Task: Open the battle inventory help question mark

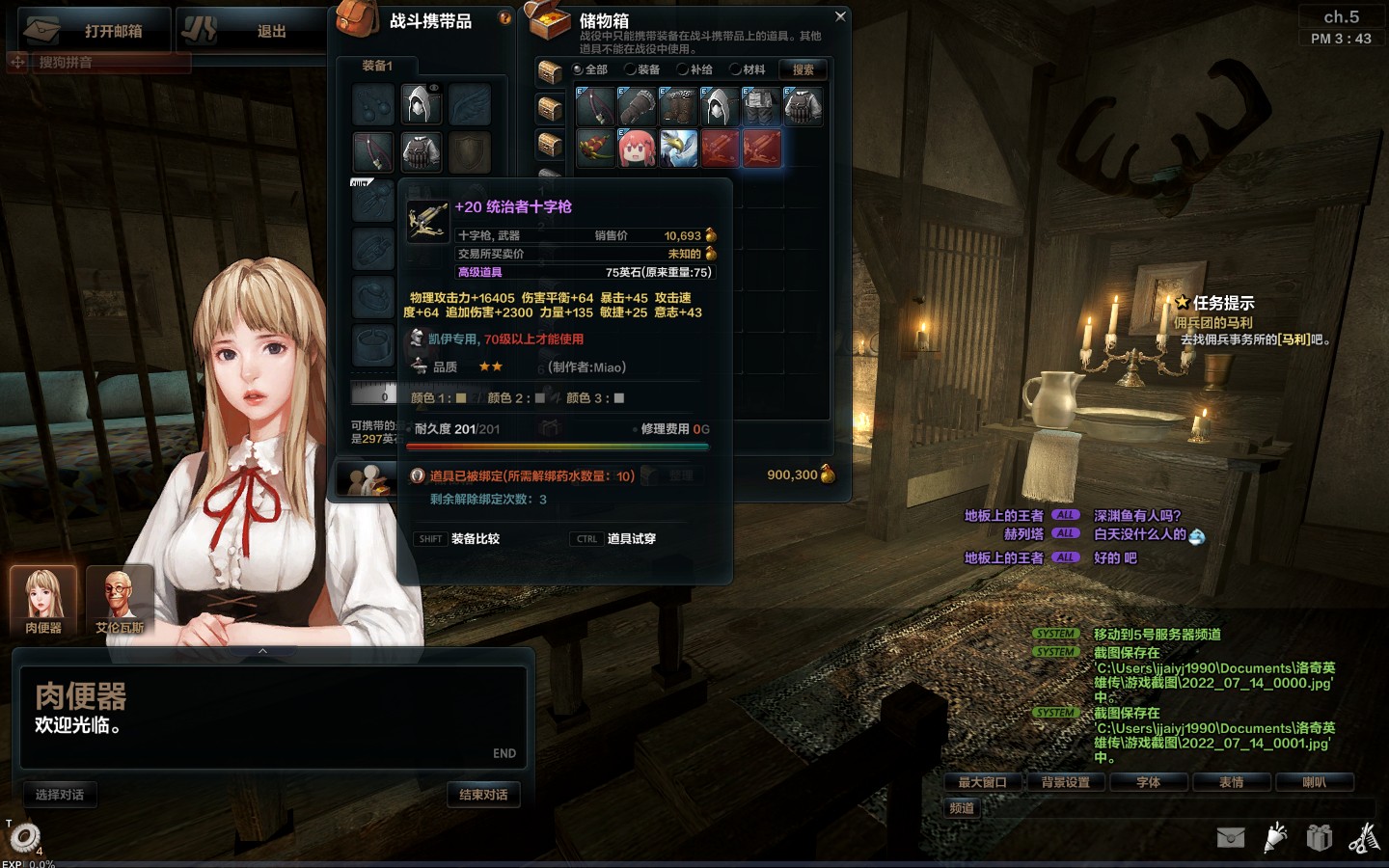Action: click(504, 18)
